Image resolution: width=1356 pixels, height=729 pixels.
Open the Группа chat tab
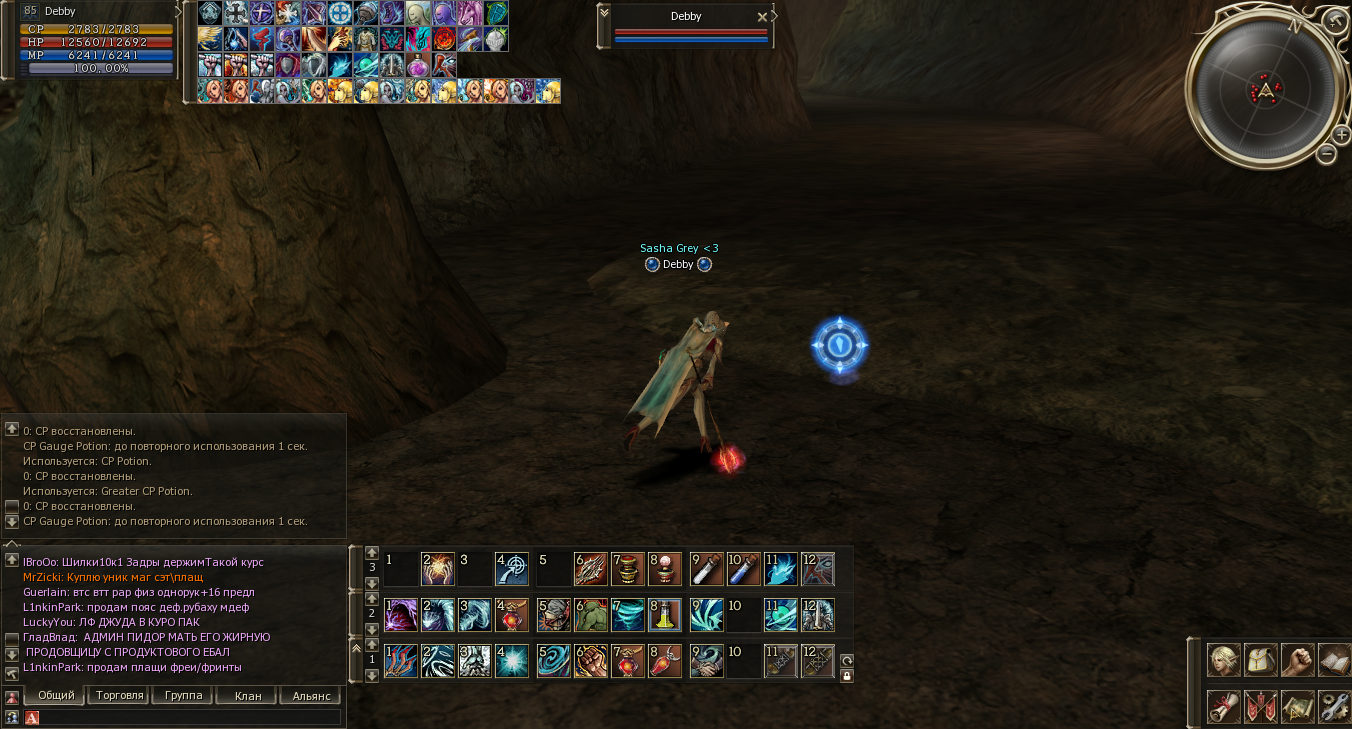(x=182, y=695)
